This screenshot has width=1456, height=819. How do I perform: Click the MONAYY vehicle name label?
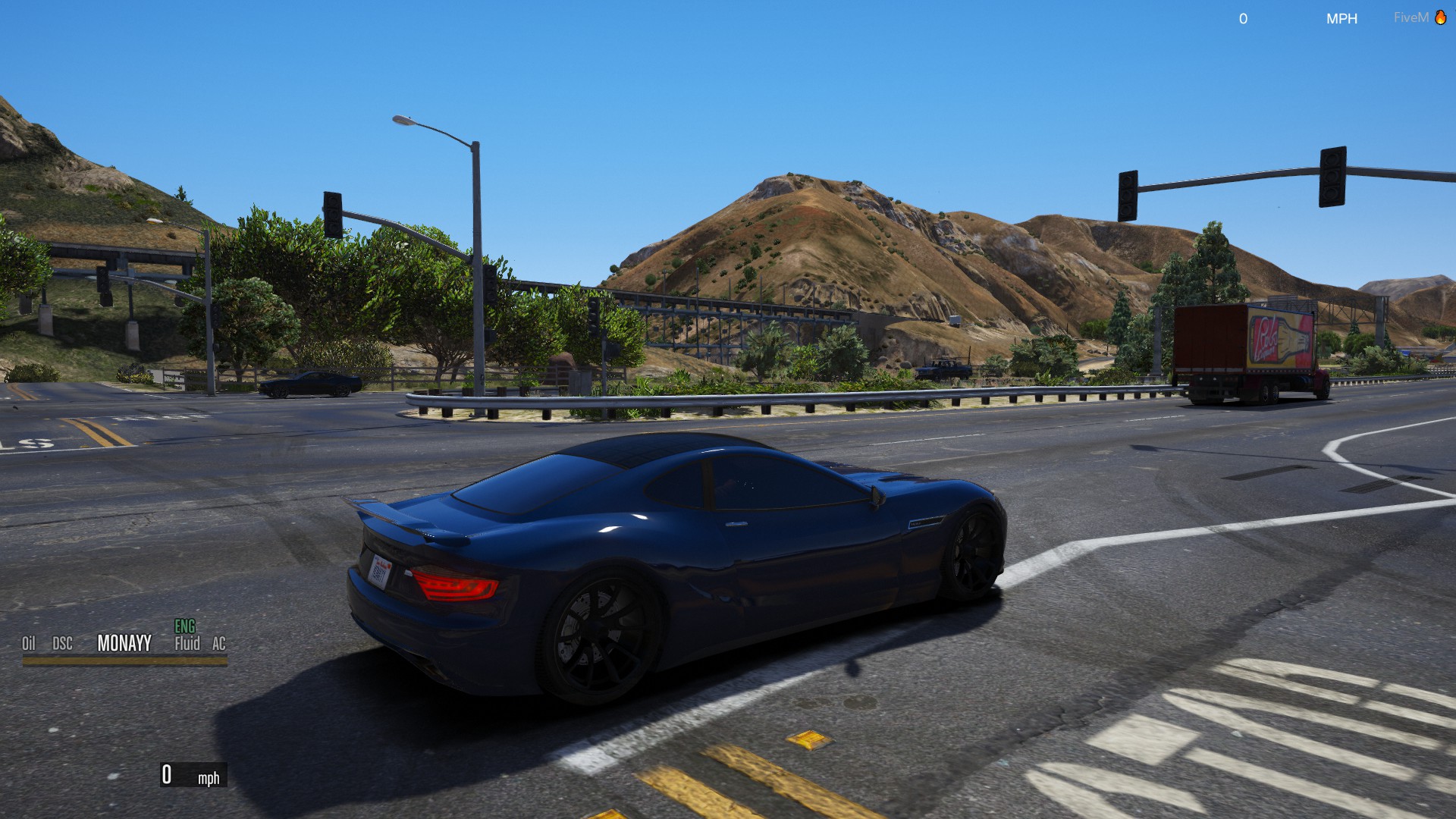tap(124, 643)
